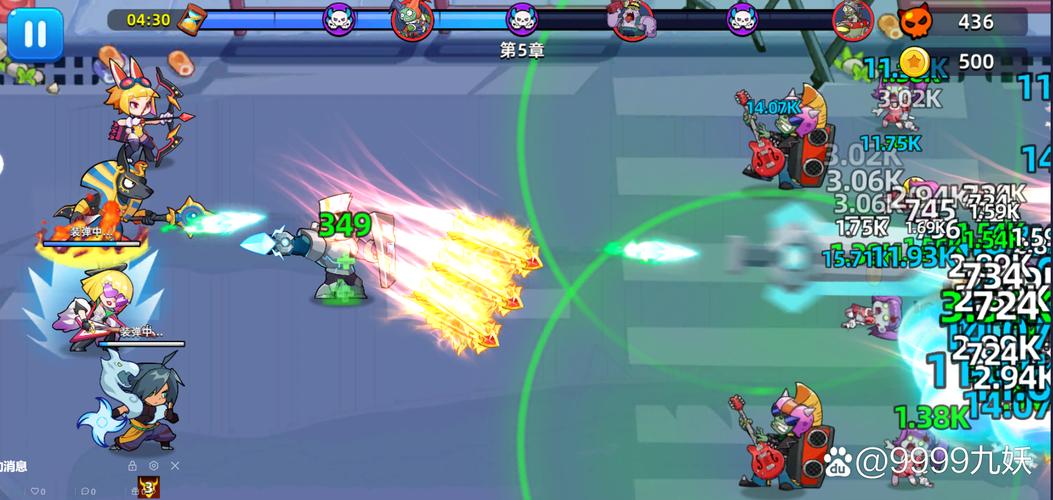This screenshot has height=500, width=1053.
Task: Pause the game with the blue pause button
Action: (x=35, y=33)
